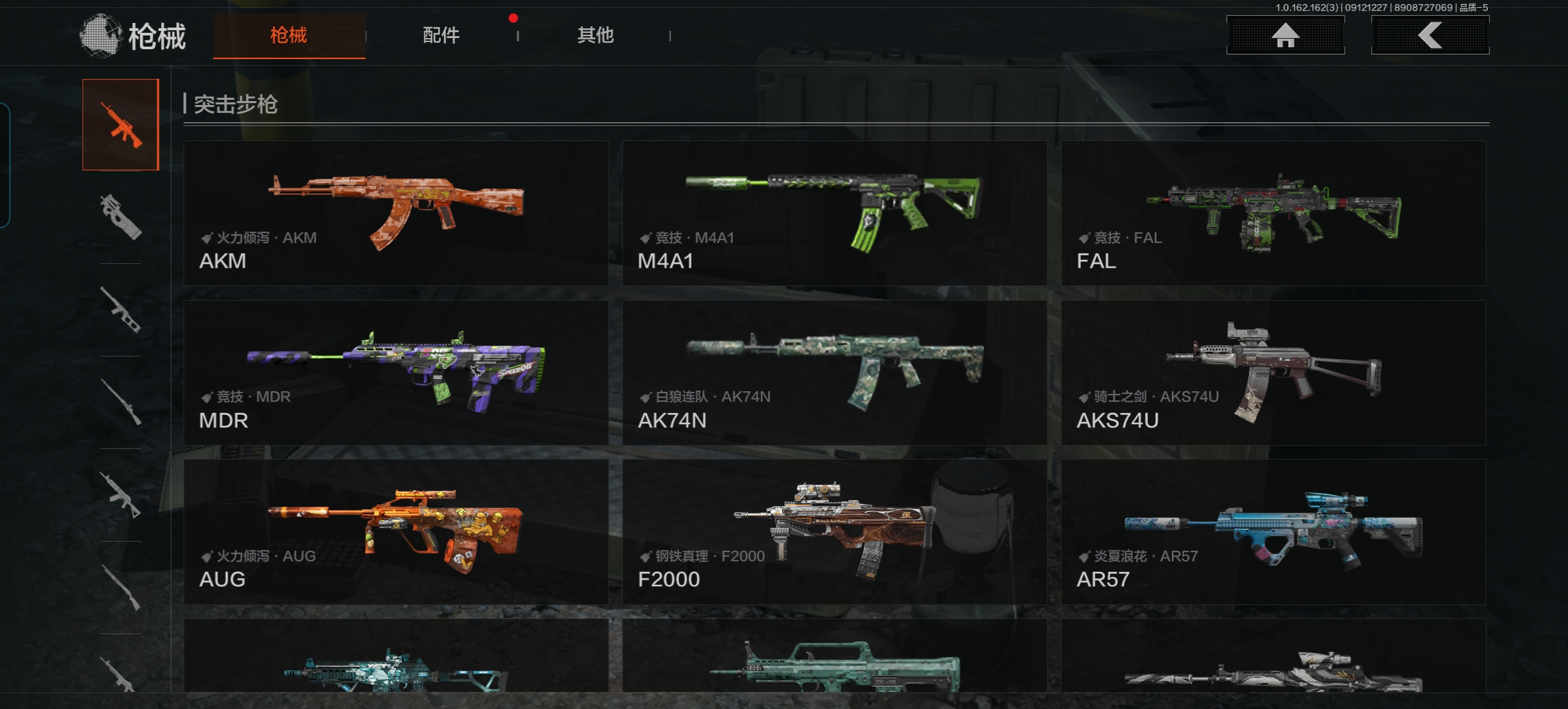
Task: Select the blue AR57 weapon card
Action: [x=1273, y=532]
